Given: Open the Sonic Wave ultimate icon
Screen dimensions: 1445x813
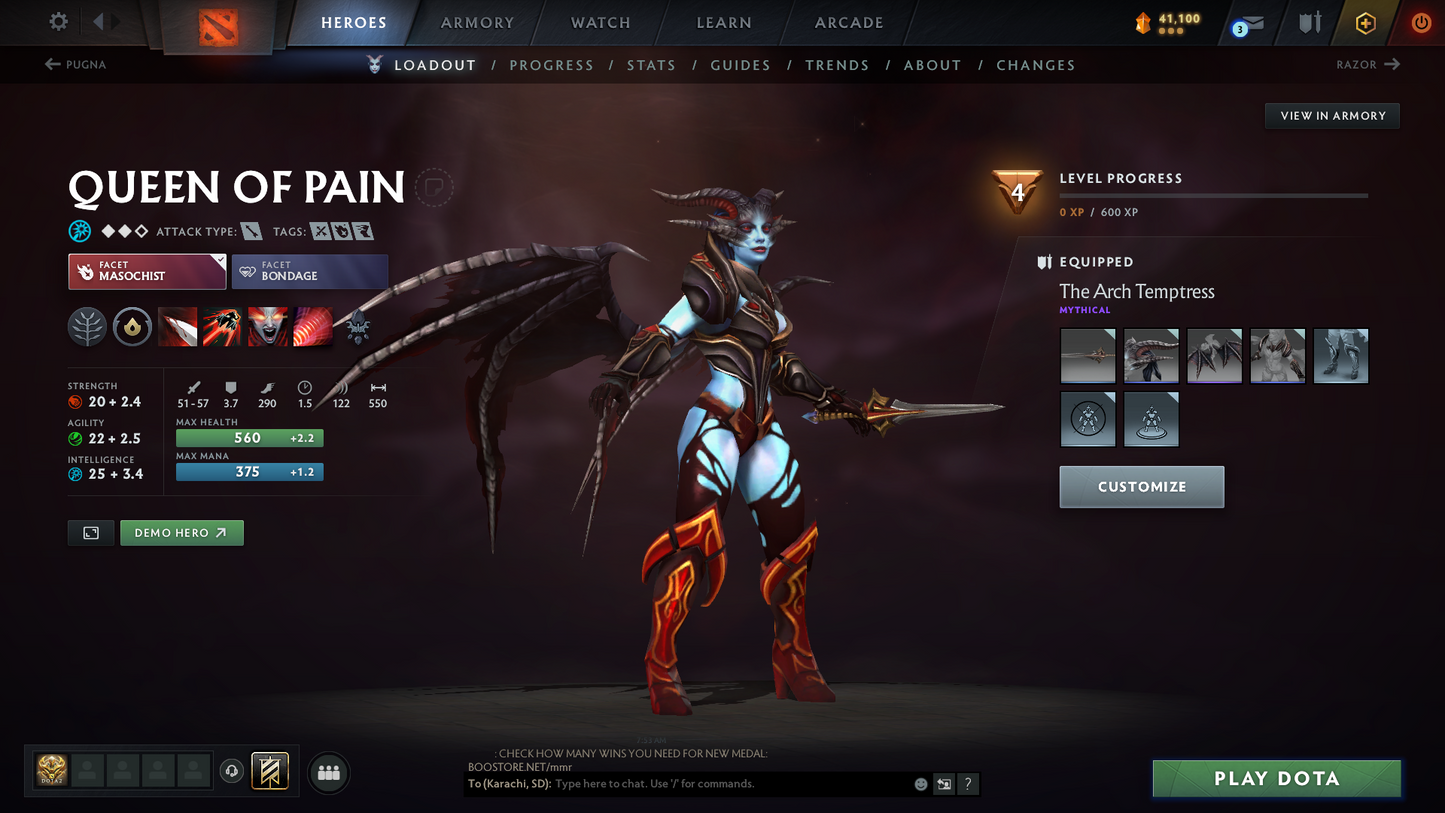Looking at the screenshot, I should [x=312, y=327].
